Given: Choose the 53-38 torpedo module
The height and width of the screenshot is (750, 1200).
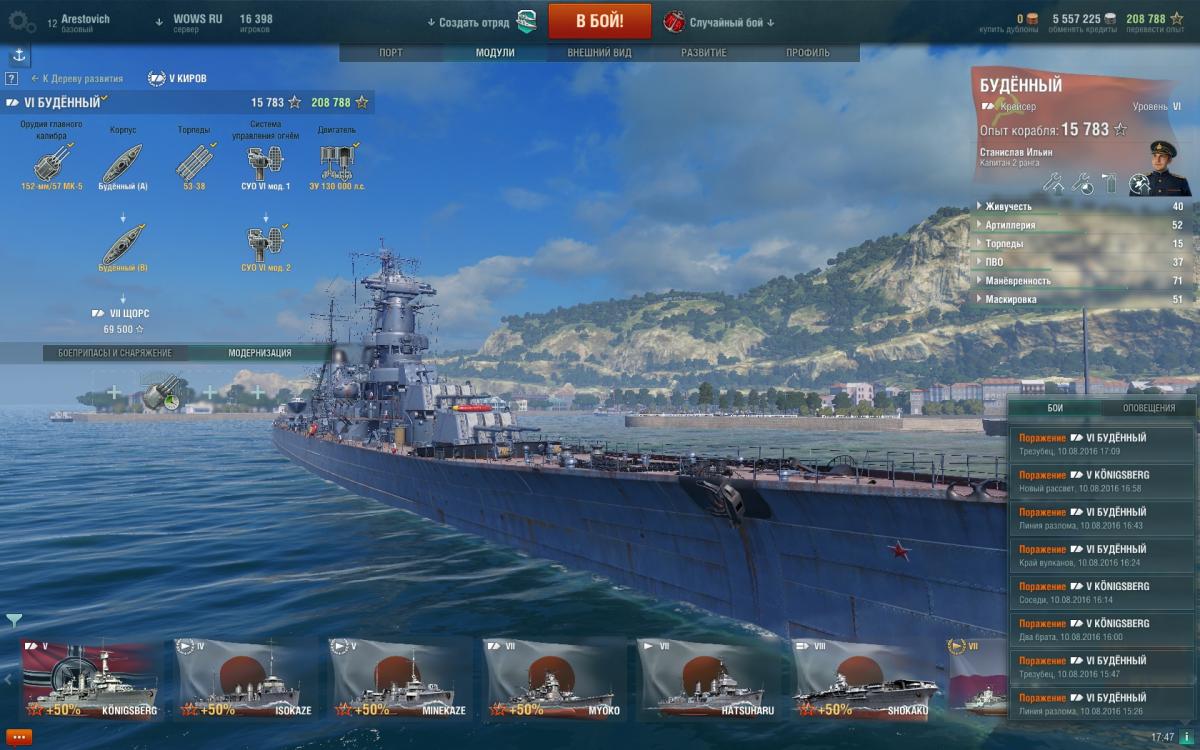Looking at the screenshot, I should 193,162.
